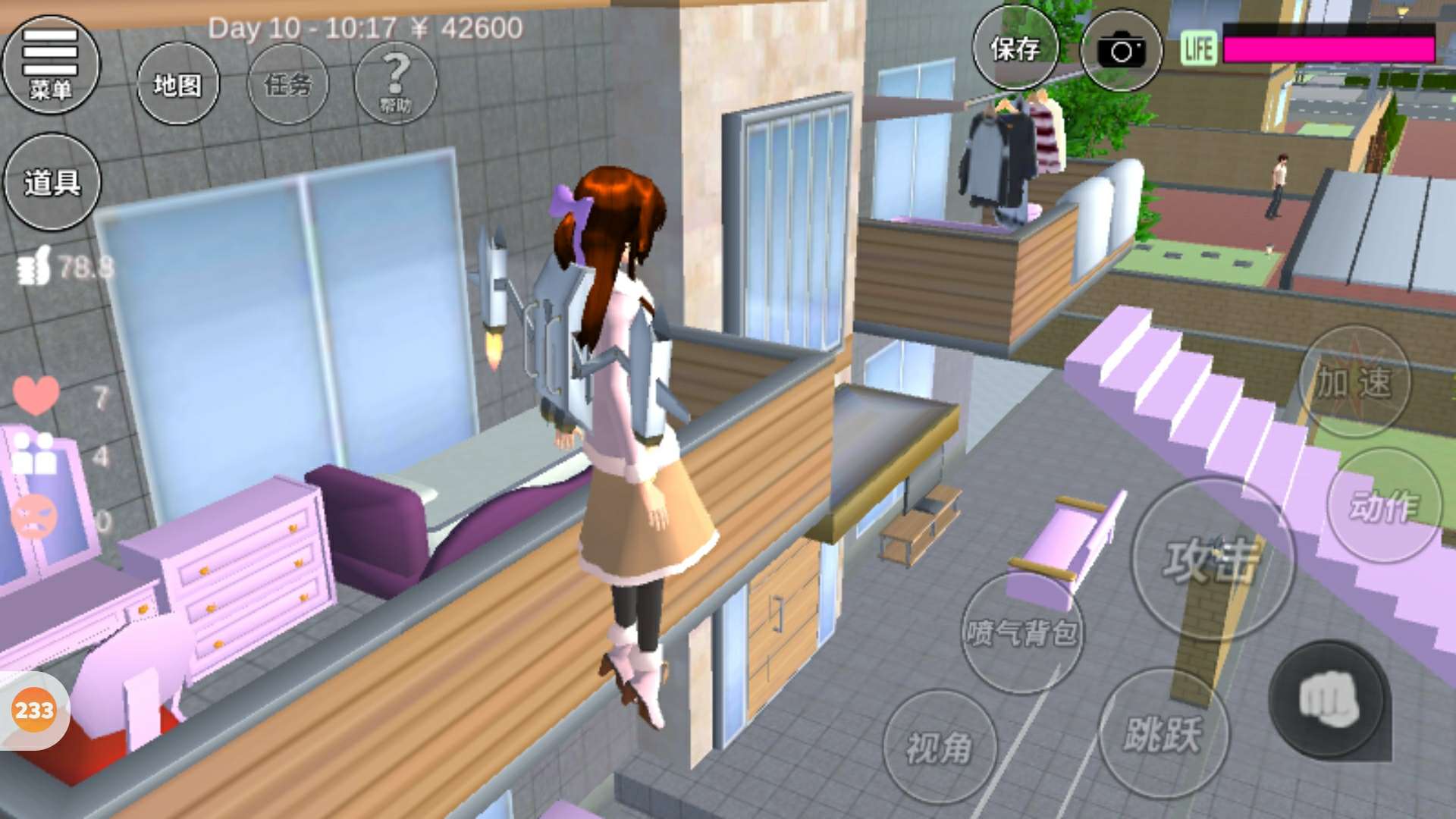The height and width of the screenshot is (819, 1456).
Task: Tap the fist punch icon
Action: coord(1328,699)
